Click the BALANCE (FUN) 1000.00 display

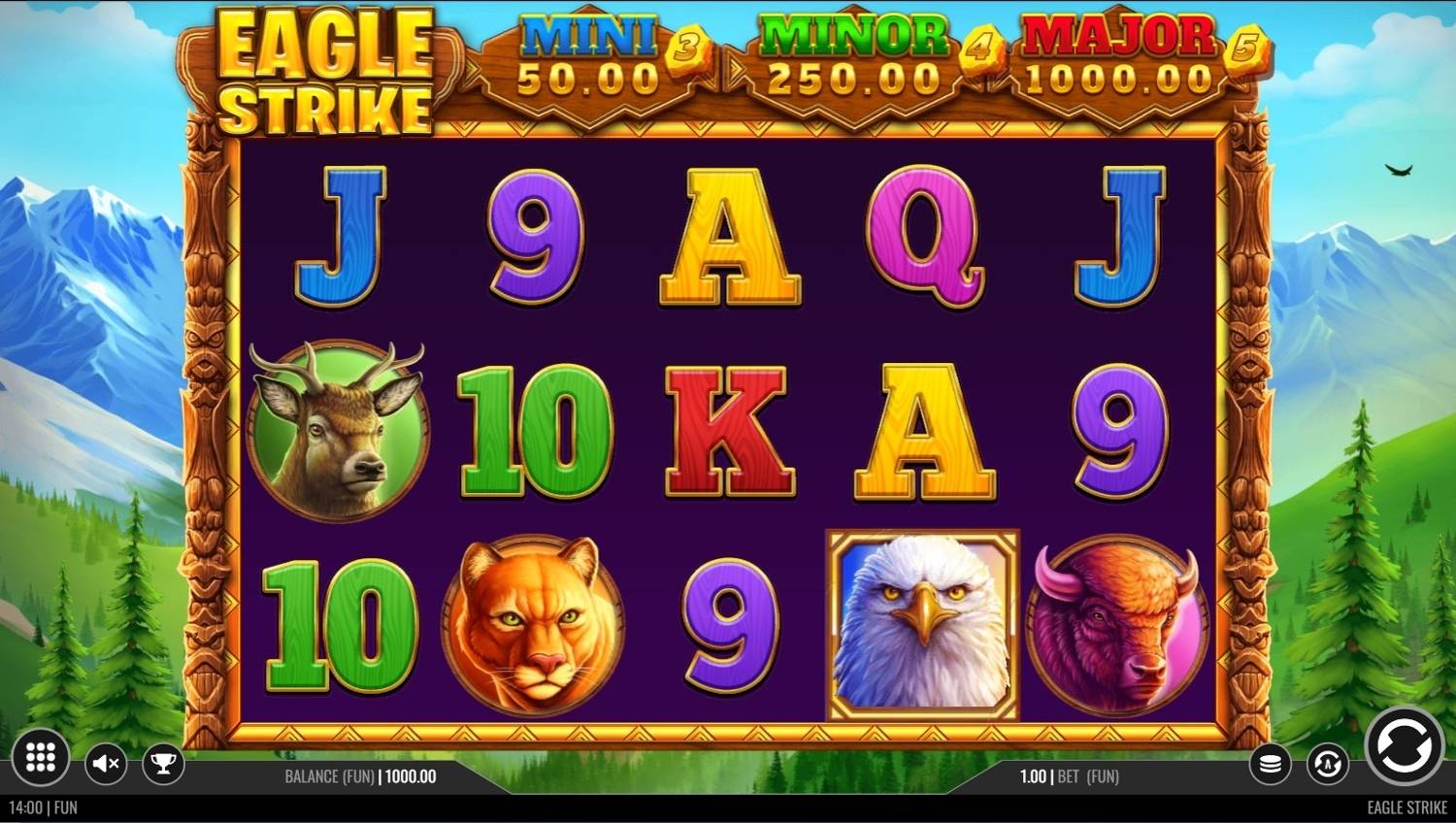[x=360, y=776]
